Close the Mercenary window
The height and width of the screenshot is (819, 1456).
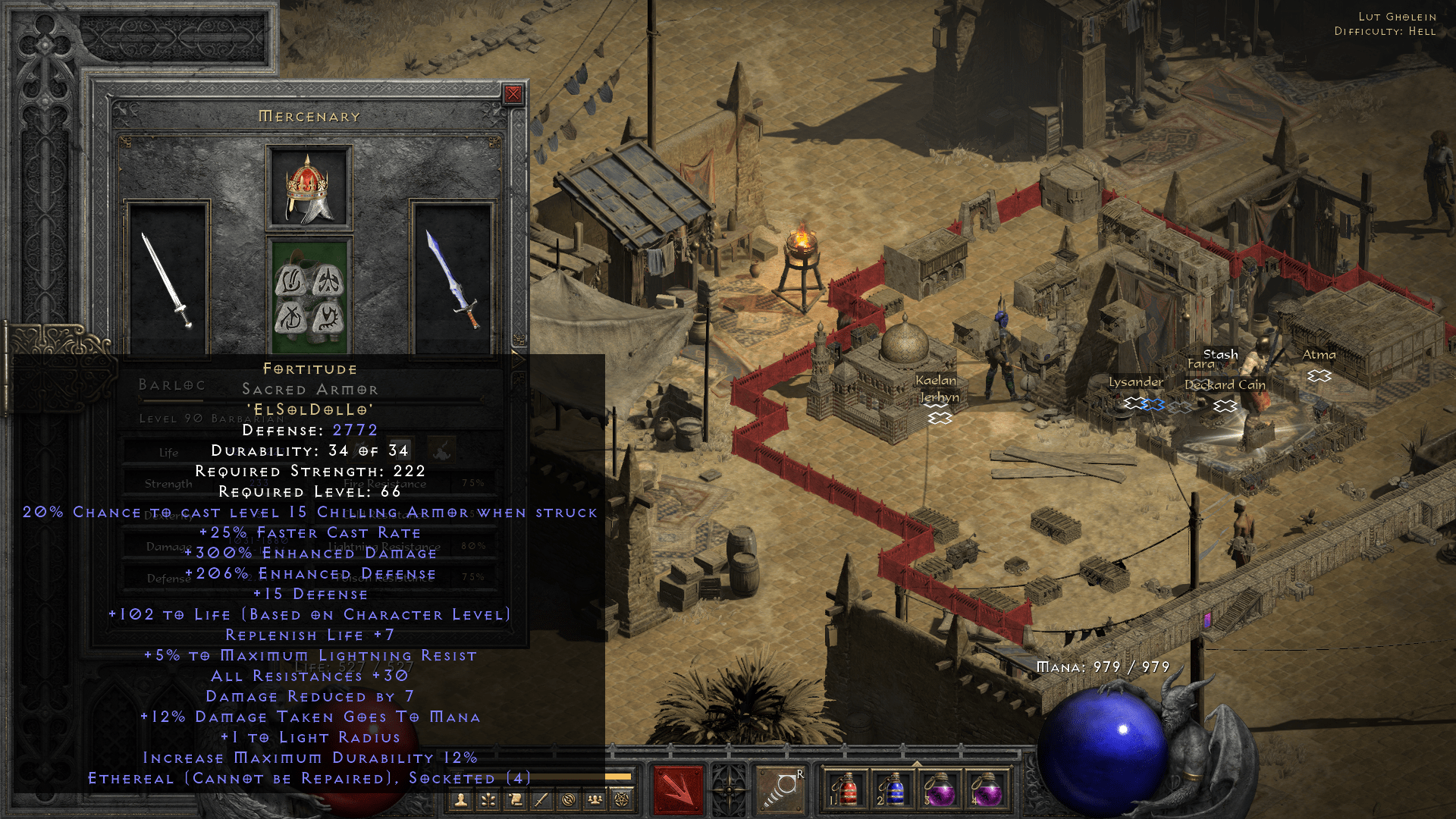point(515,93)
